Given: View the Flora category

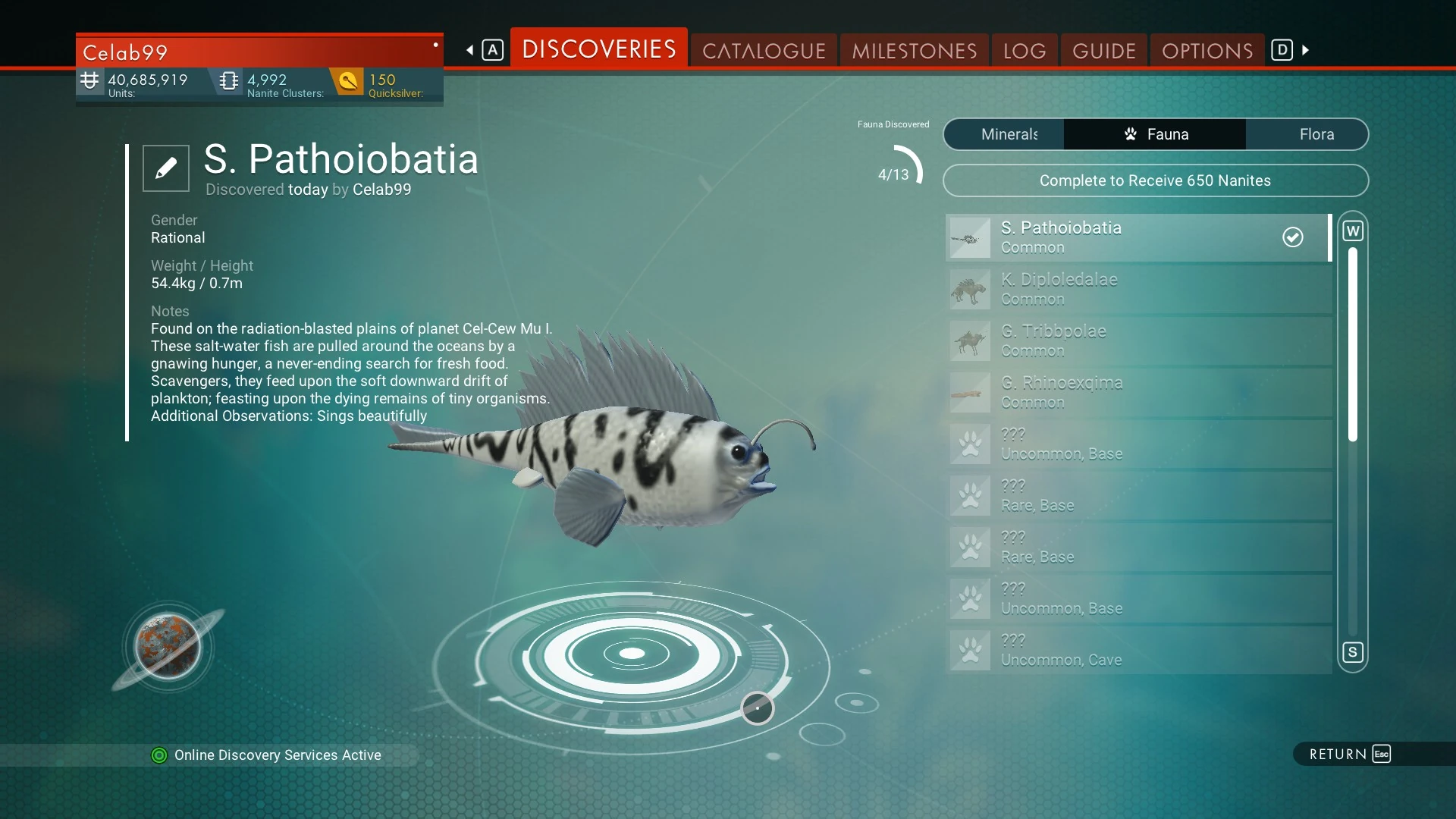Looking at the screenshot, I should click(x=1316, y=134).
